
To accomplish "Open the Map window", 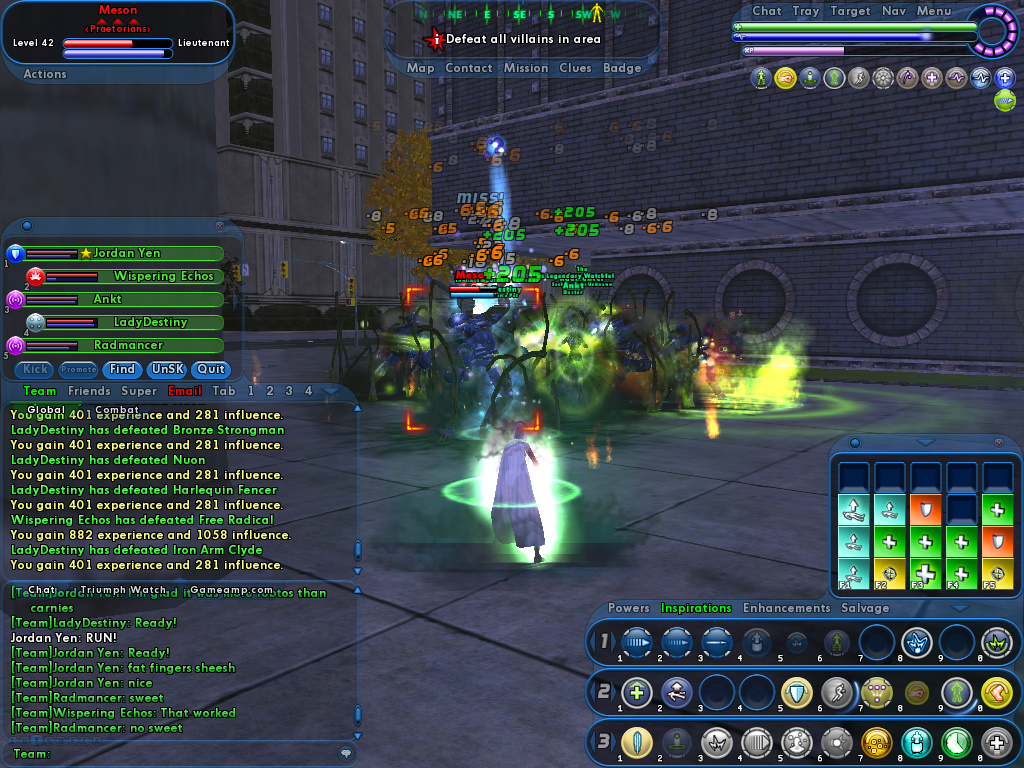I will pyautogui.click(x=420, y=68).
